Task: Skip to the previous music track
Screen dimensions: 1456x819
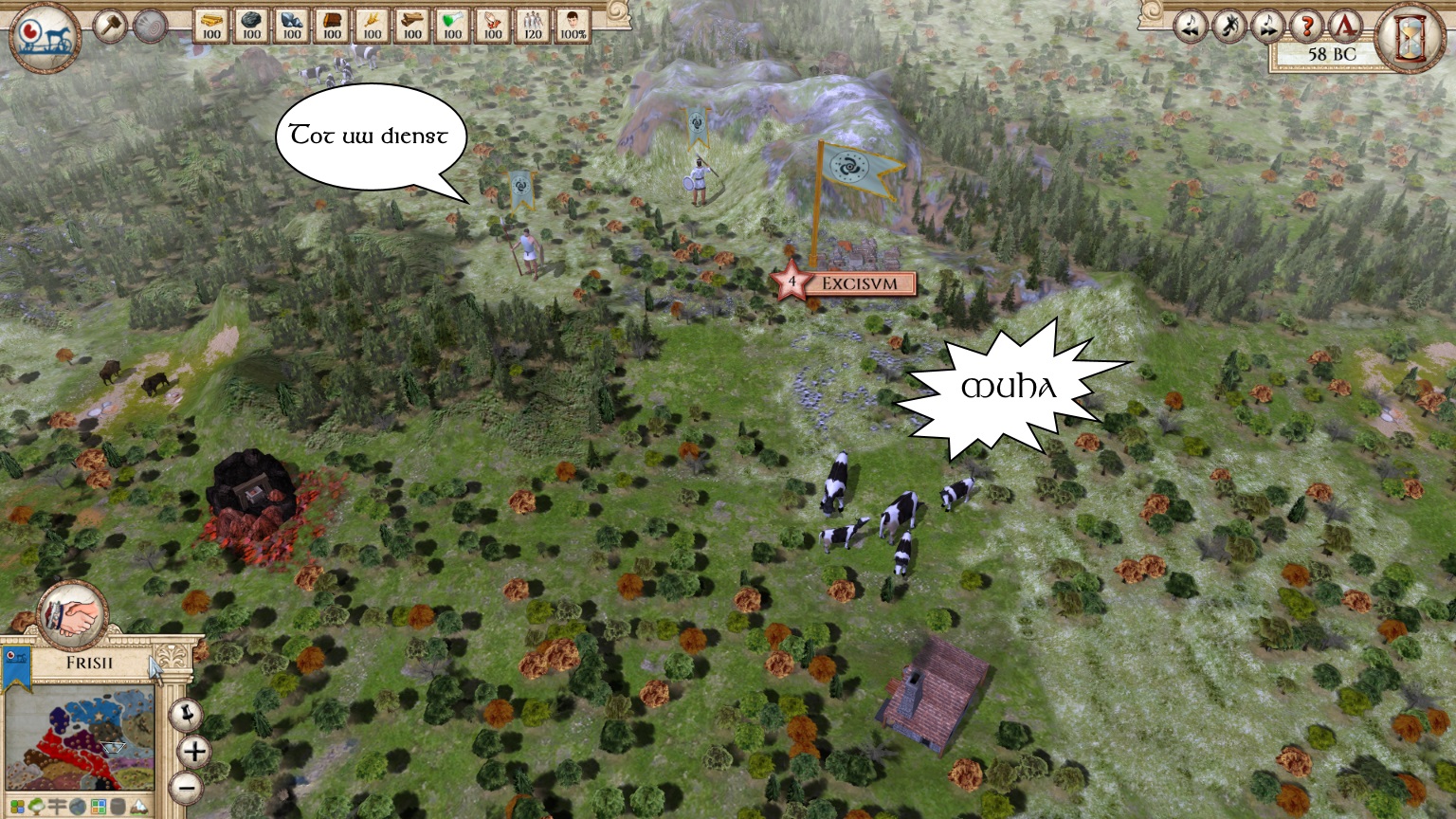Action: 1190,26
